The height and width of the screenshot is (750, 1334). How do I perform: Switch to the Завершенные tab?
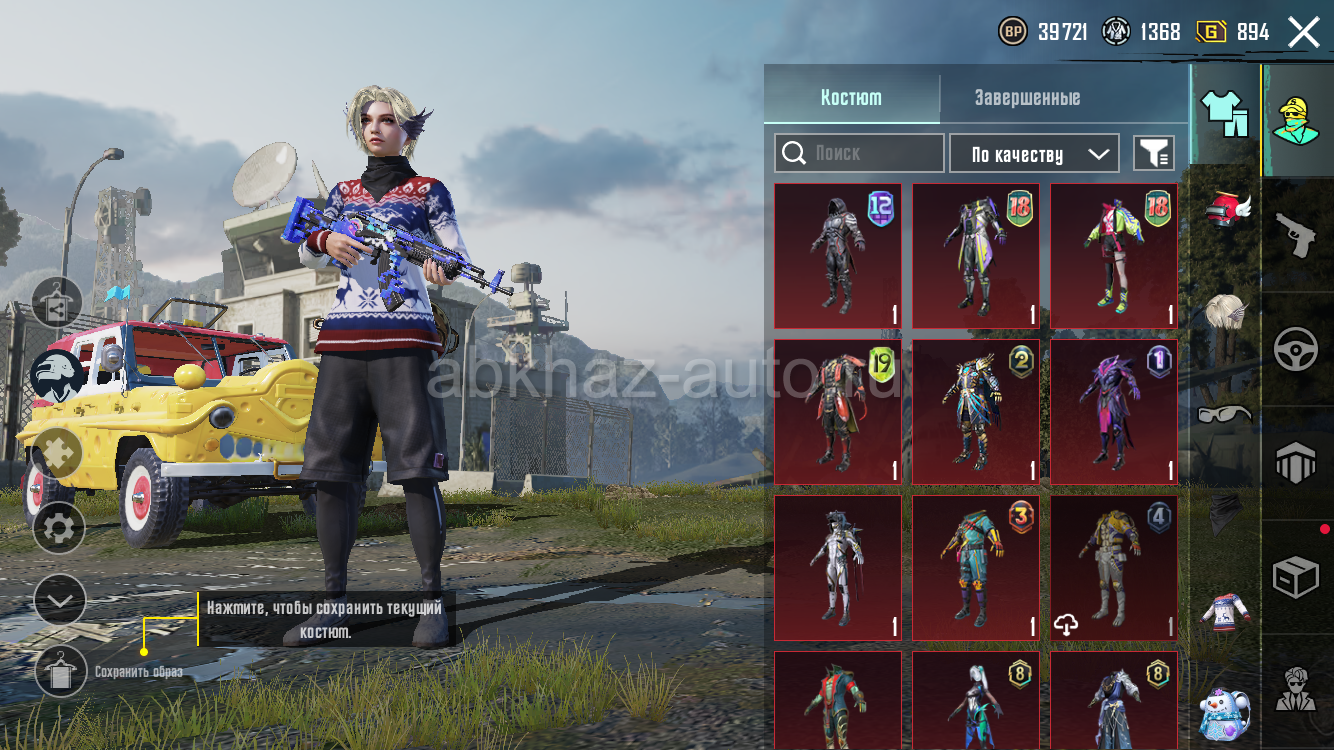coord(1027,98)
